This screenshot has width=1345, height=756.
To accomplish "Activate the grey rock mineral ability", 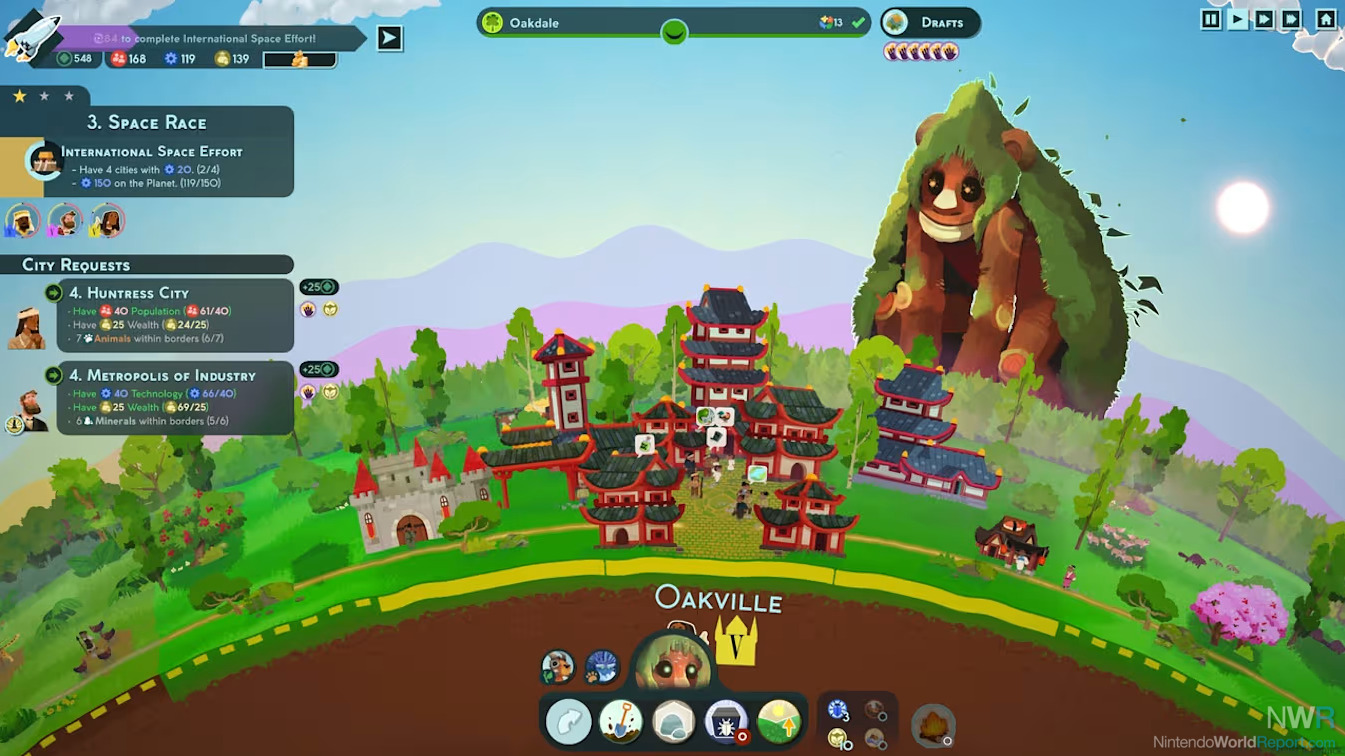I will click(x=673, y=721).
